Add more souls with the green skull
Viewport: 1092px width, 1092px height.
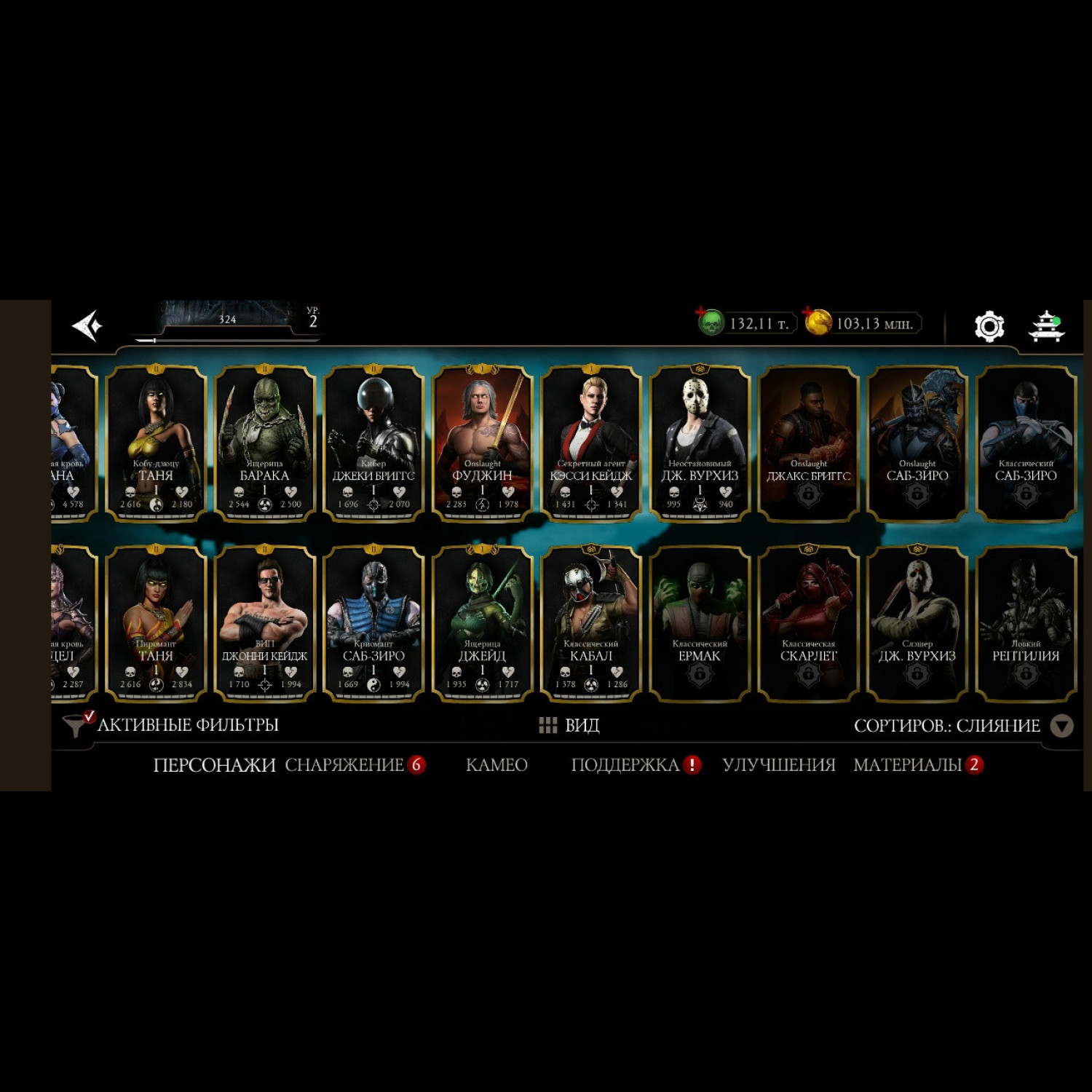click(x=710, y=323)
